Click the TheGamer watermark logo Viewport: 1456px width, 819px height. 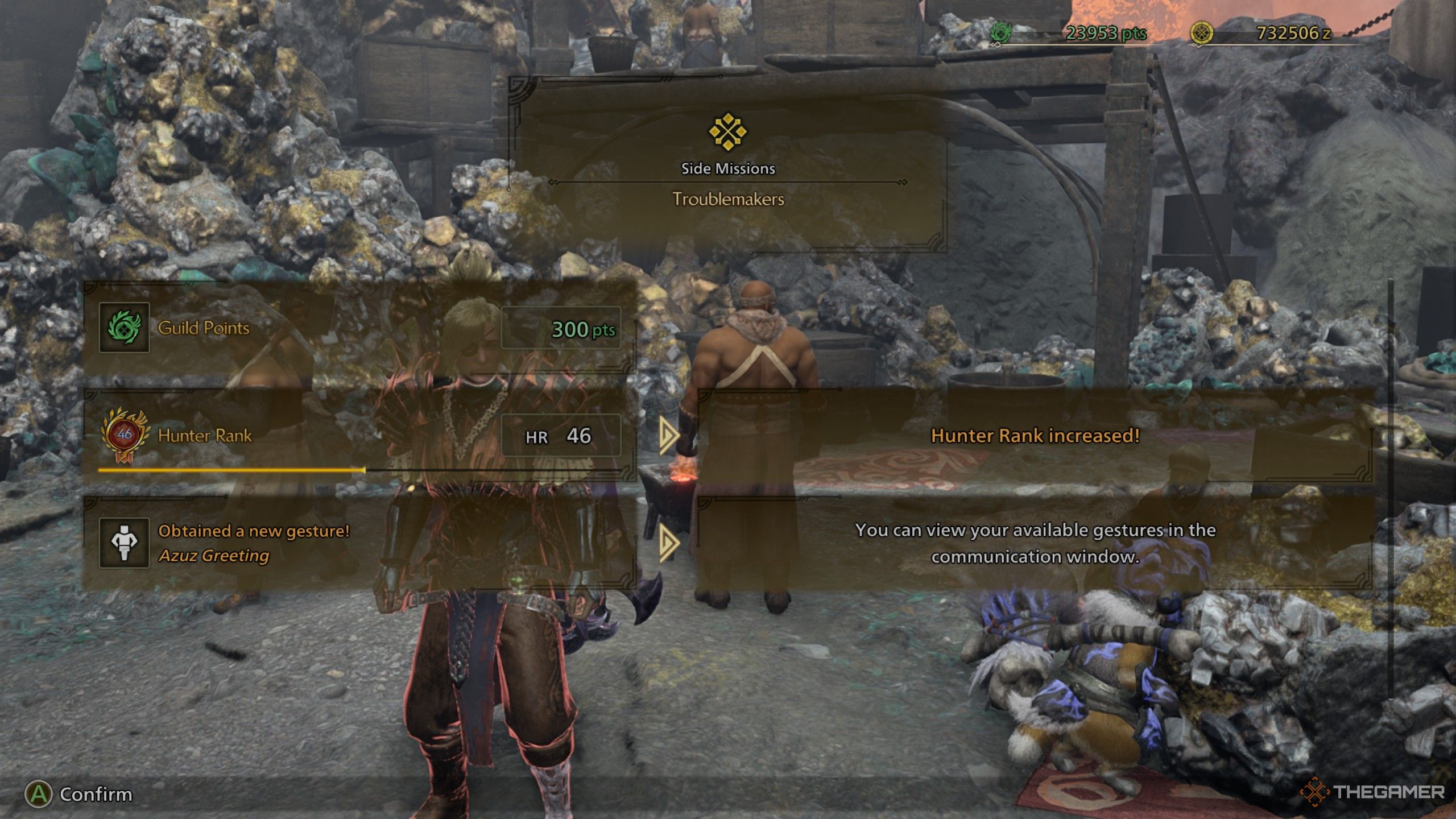pyautogui.click(x=1372, y=792)
